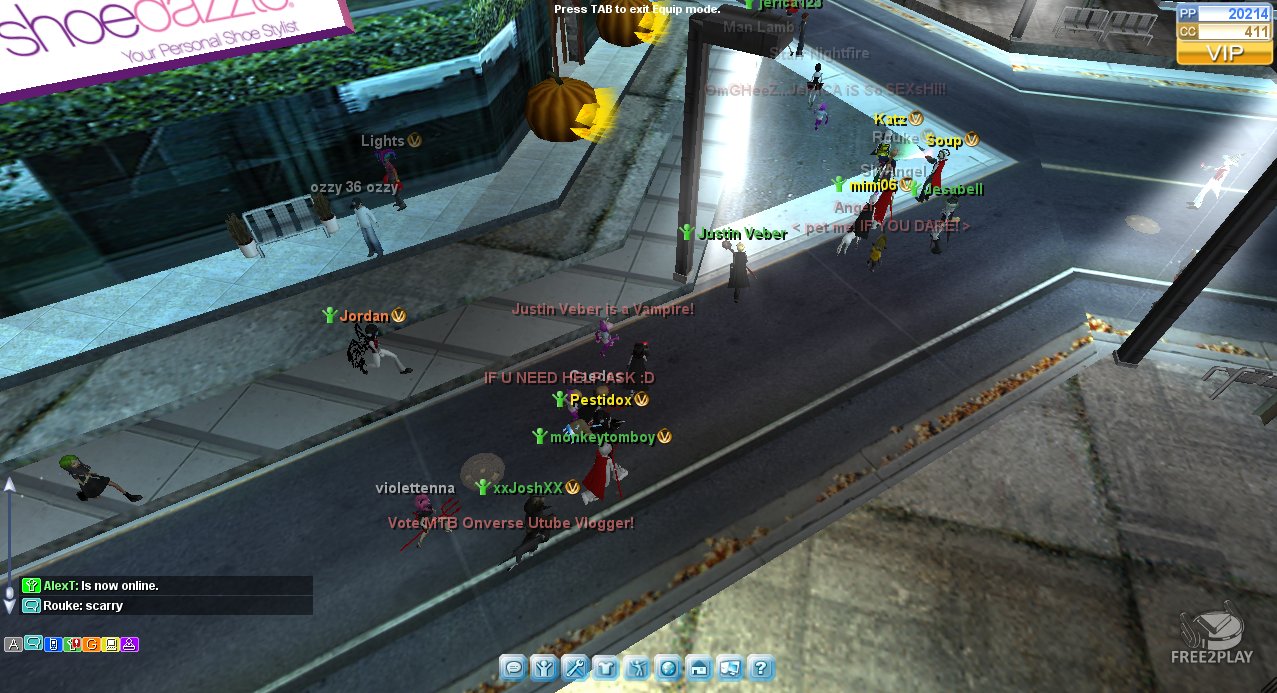
Task: Select the purple person chat filter
Action: pyautogui.click(x=130, y=644)
